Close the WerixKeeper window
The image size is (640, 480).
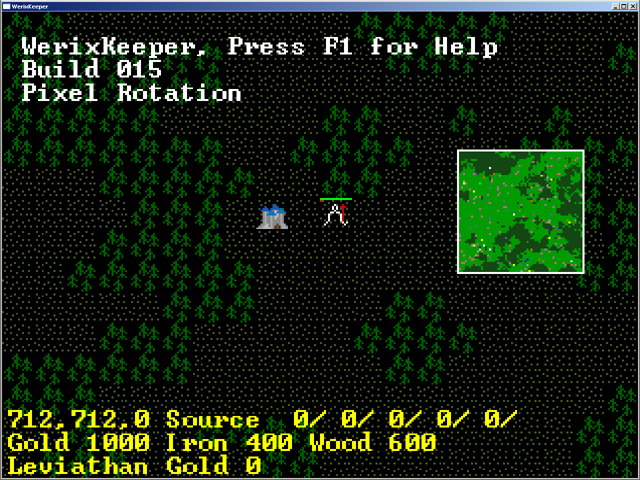631,6
